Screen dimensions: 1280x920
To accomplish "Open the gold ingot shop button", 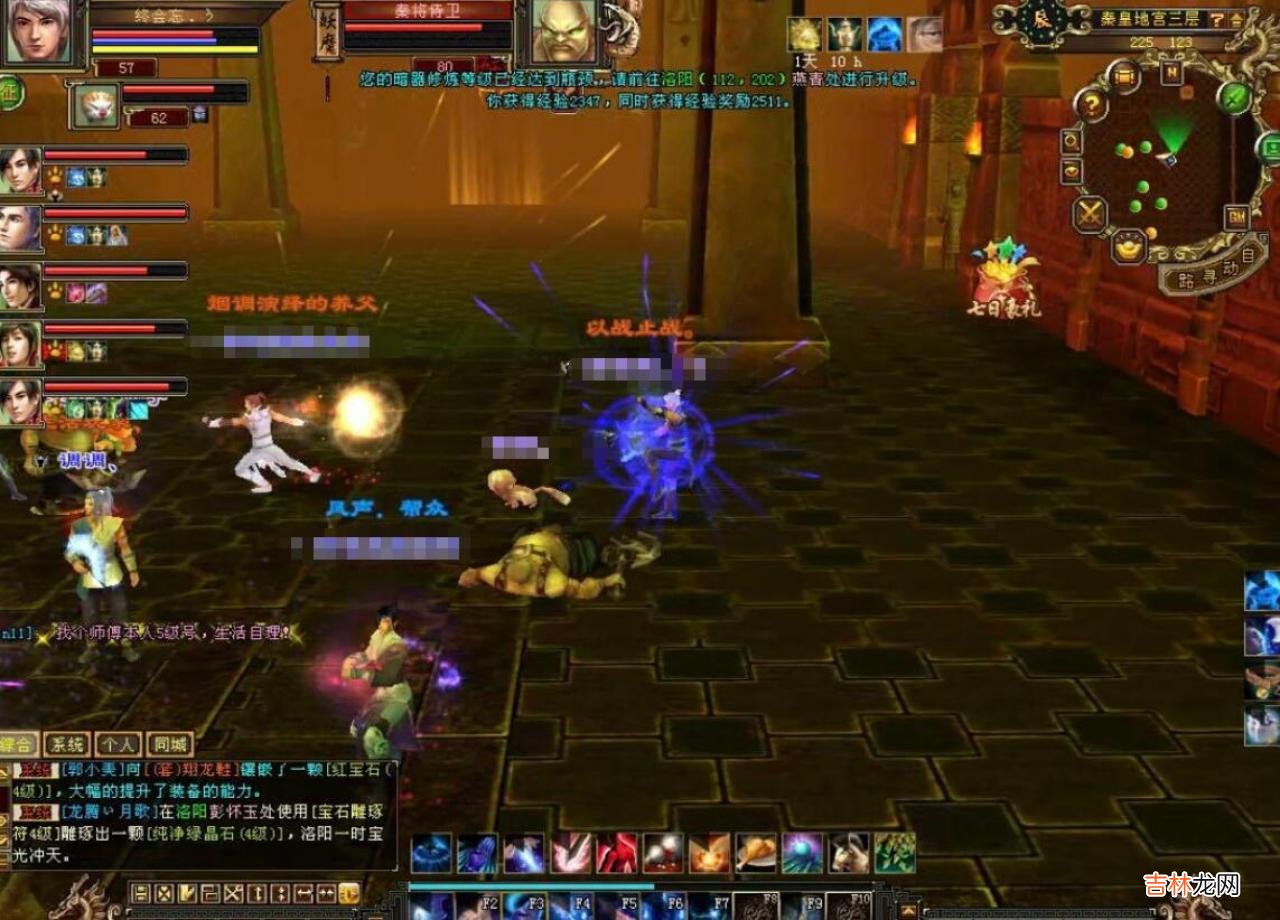I will click(1129, 246).
